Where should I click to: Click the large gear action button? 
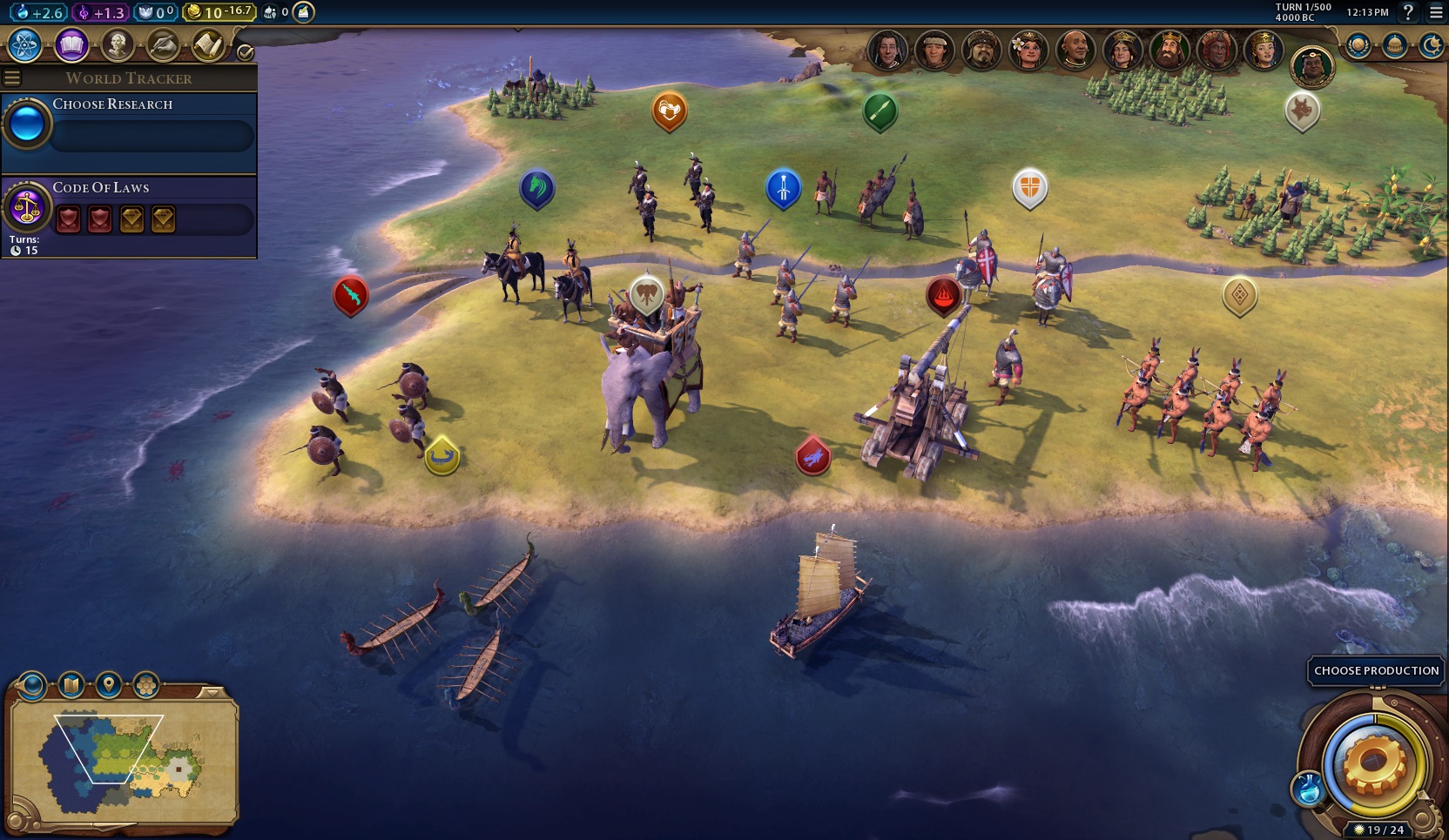[1375, 763]
